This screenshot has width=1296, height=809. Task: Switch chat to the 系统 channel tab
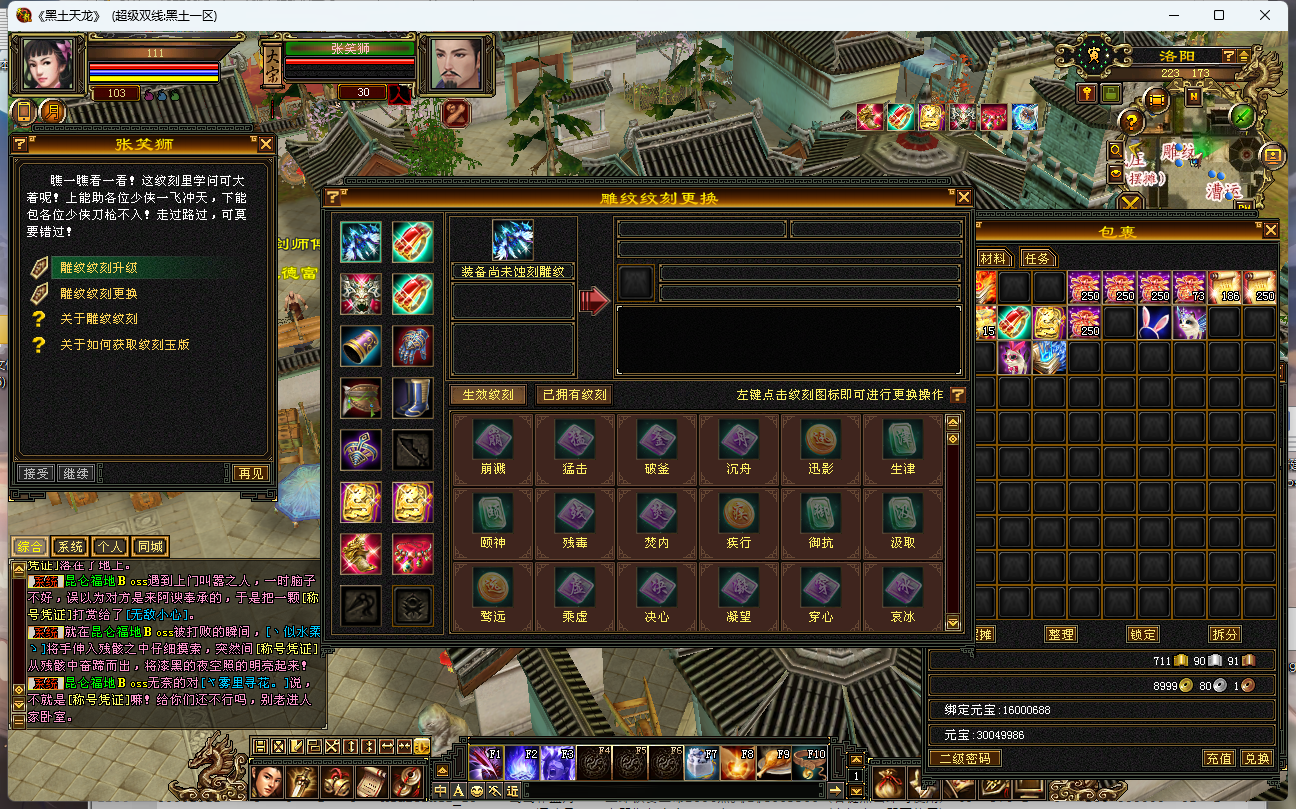click(x=70, y=547)
